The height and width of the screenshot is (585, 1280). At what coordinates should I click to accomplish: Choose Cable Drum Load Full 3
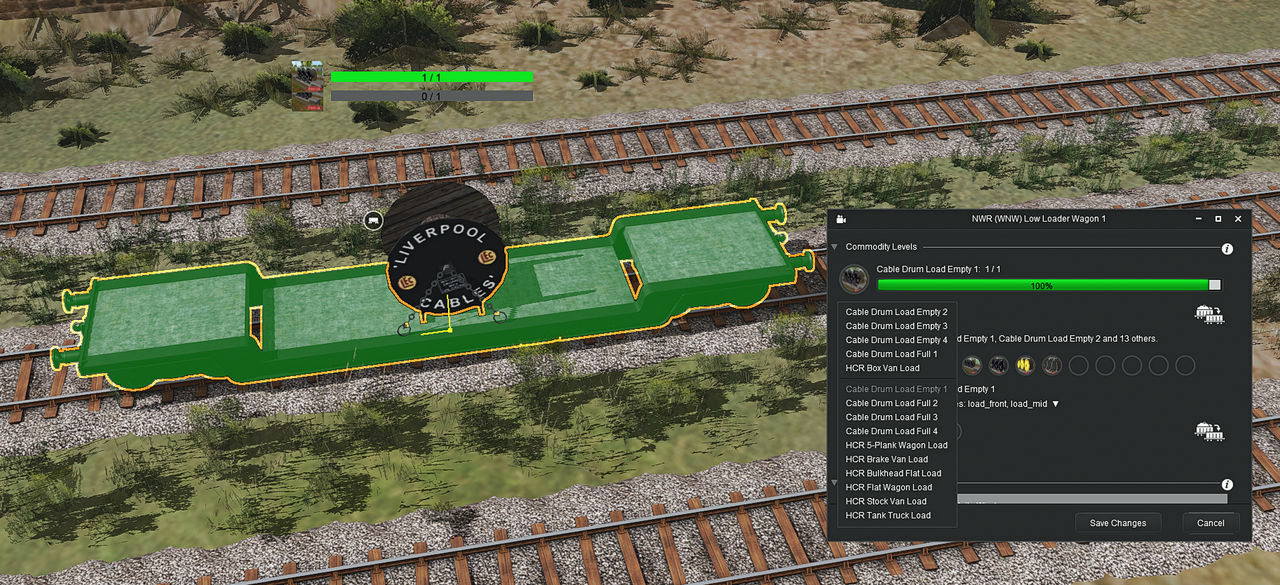click(x=891, y=417)
